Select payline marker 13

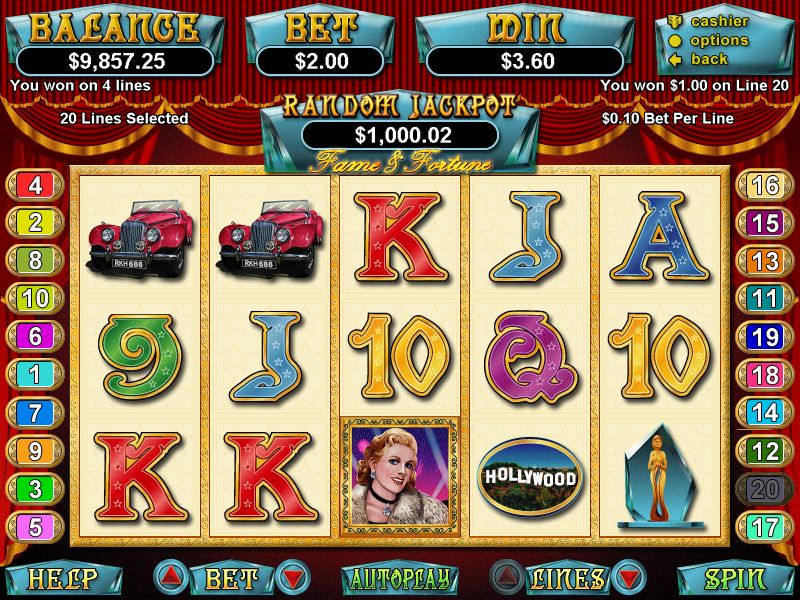pyautogui.click(x=765, y=261)
